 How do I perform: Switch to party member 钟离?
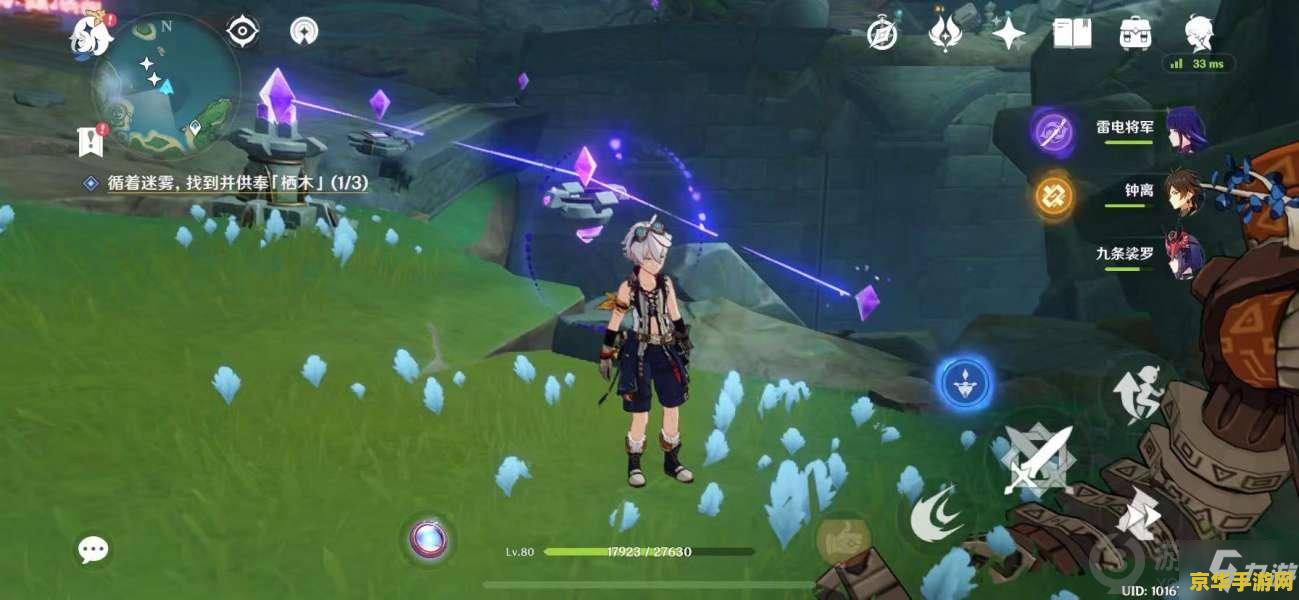pos(1138,191)
